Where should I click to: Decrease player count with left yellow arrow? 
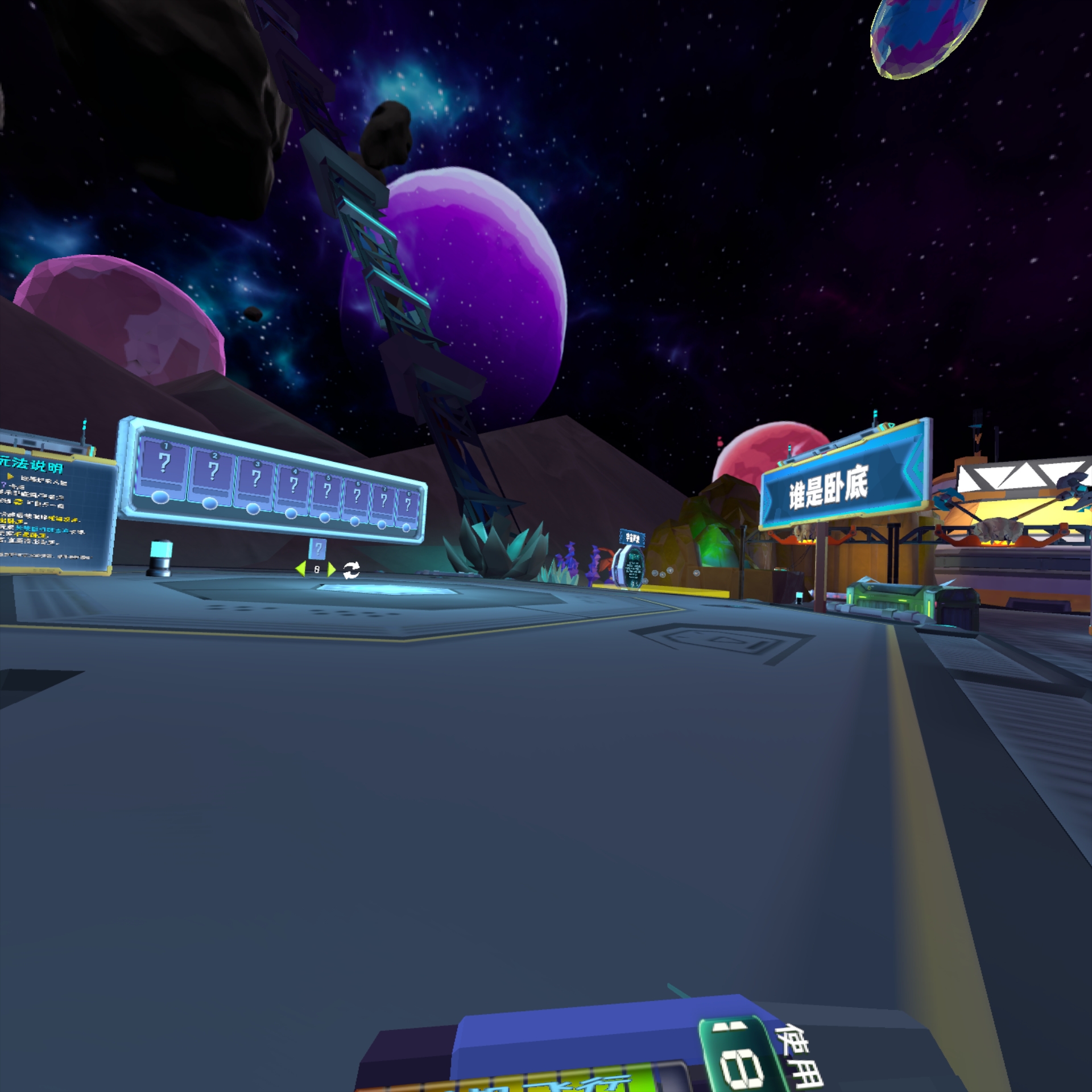click(300, 568)
